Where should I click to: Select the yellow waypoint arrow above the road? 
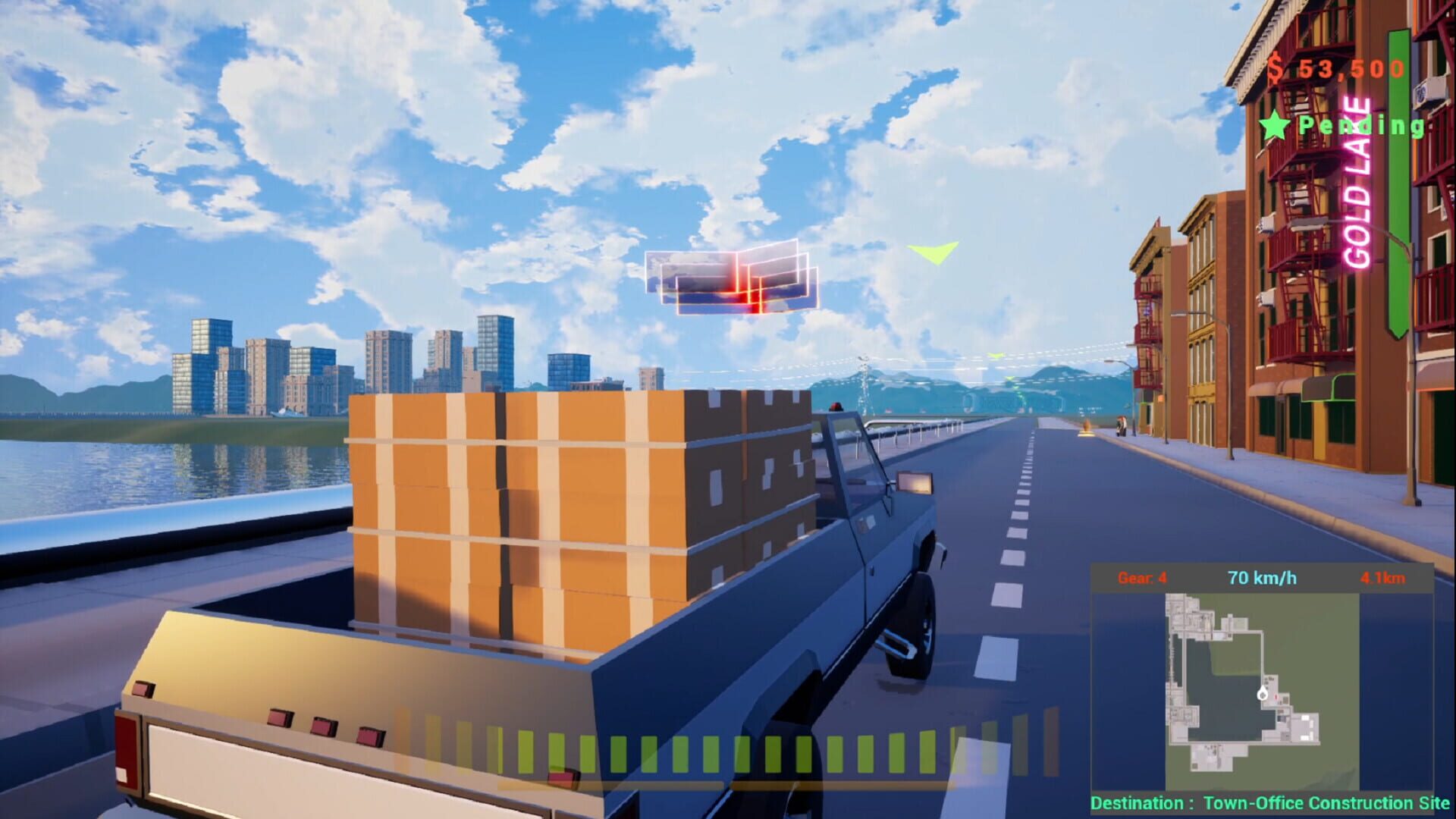[x=937, y=250]
